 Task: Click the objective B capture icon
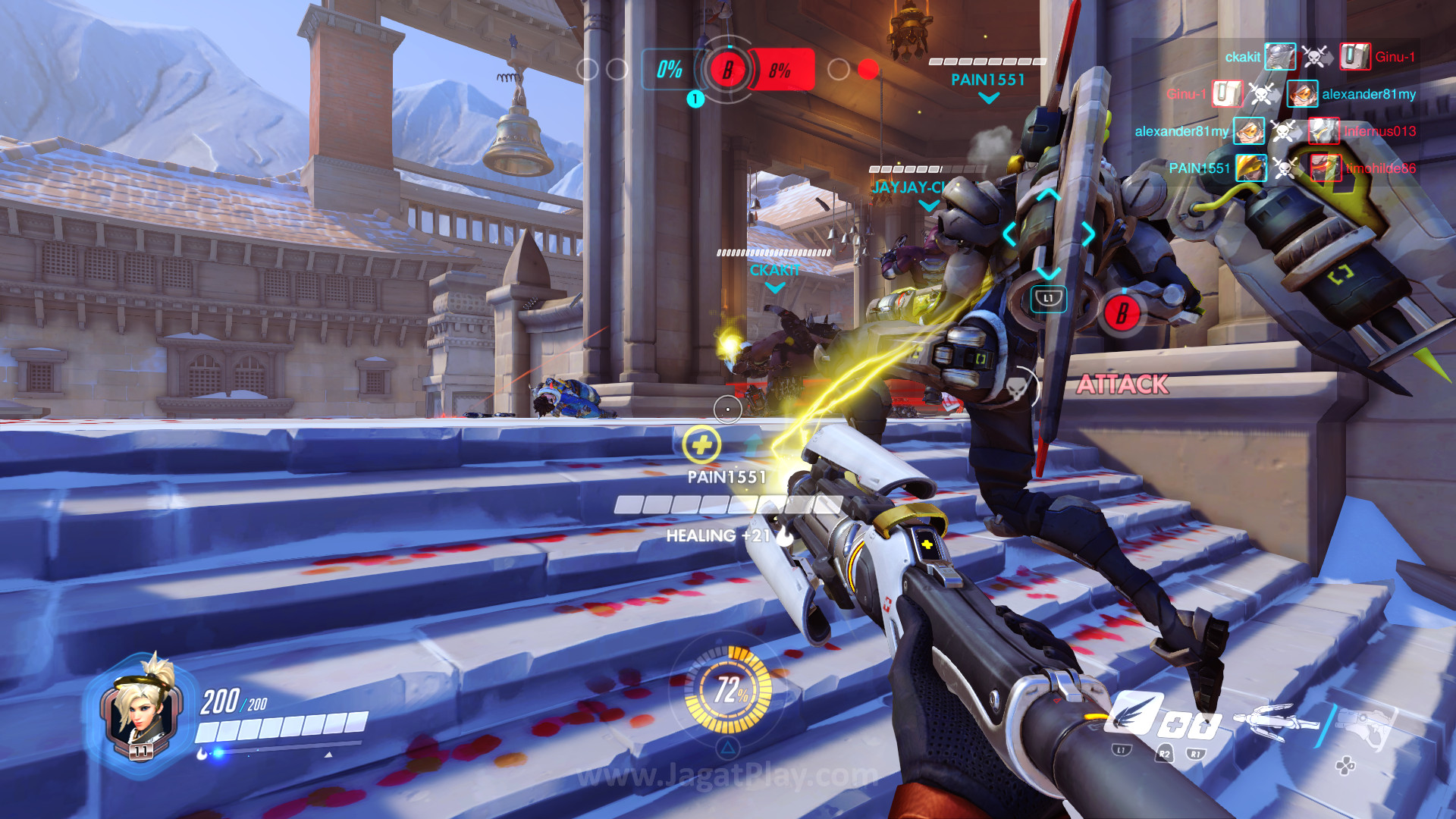(x=727, y=71)
